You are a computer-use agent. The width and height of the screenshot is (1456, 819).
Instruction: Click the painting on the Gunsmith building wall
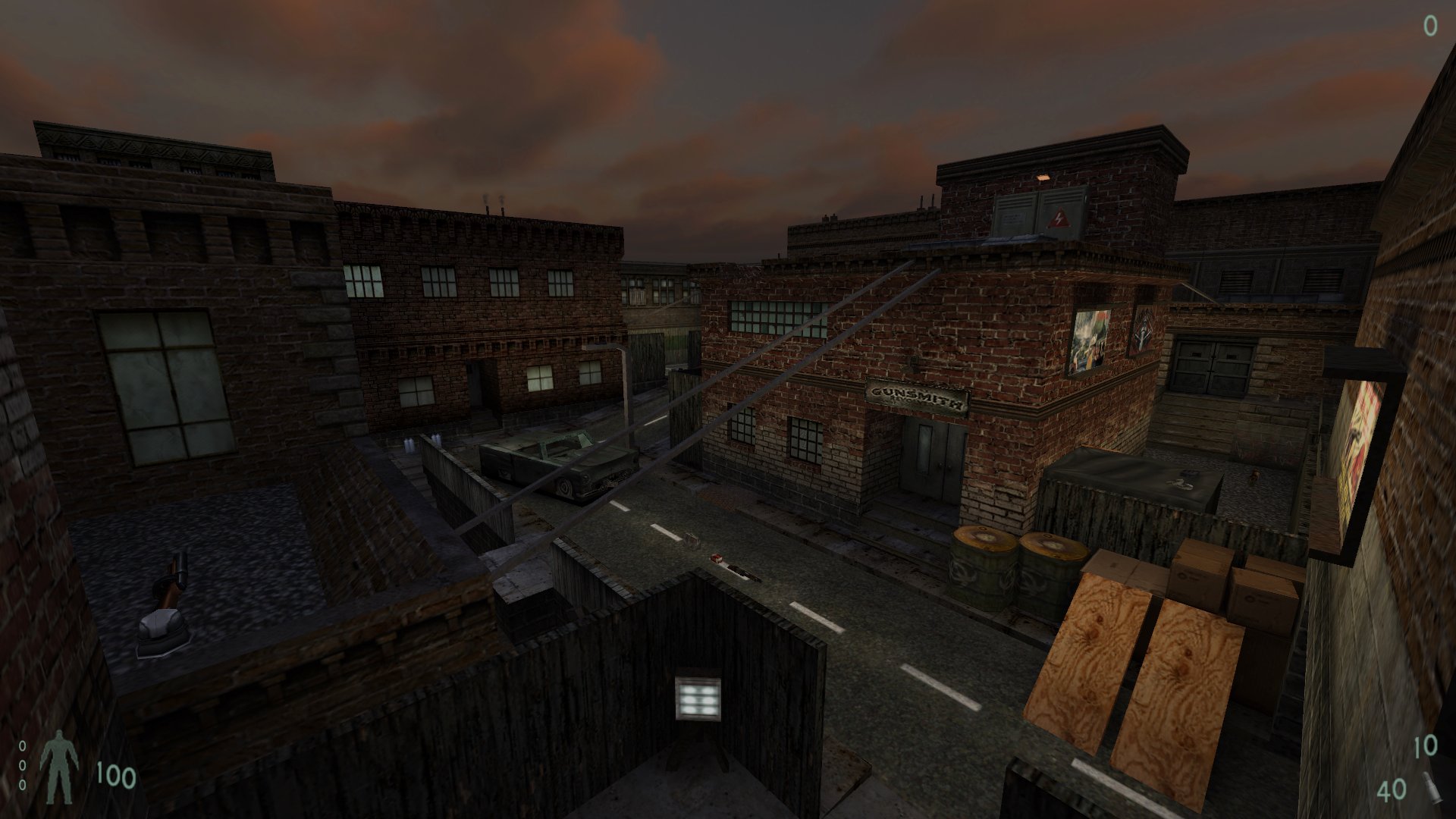tap(1090, 337)
